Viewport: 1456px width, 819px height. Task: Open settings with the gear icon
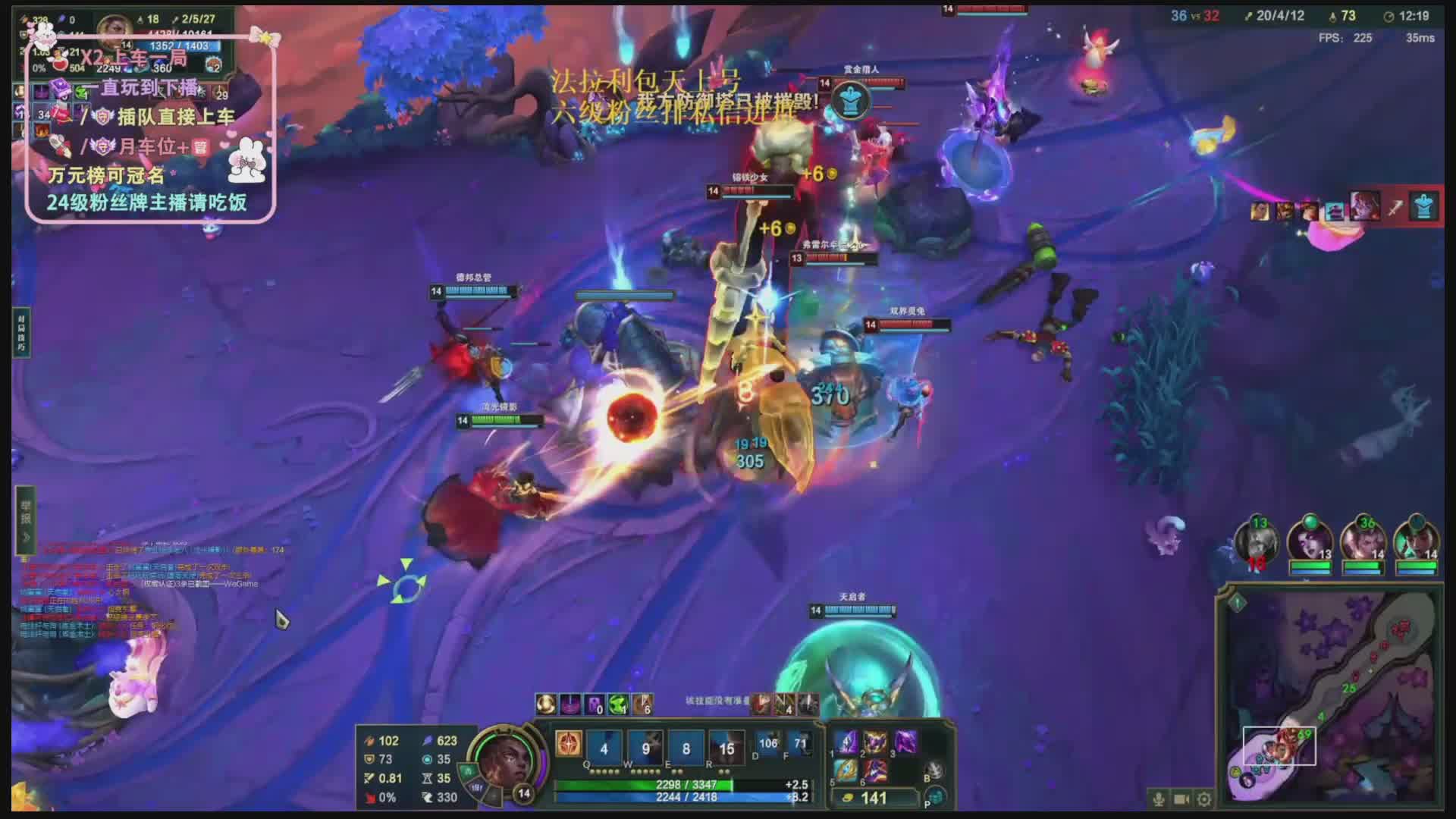pos(1204,799)
